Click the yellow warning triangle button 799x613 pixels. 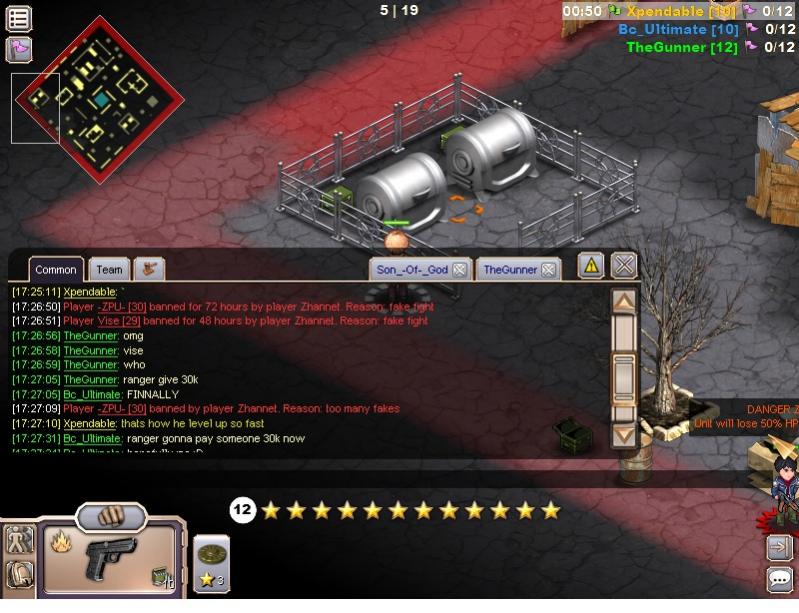591,265
